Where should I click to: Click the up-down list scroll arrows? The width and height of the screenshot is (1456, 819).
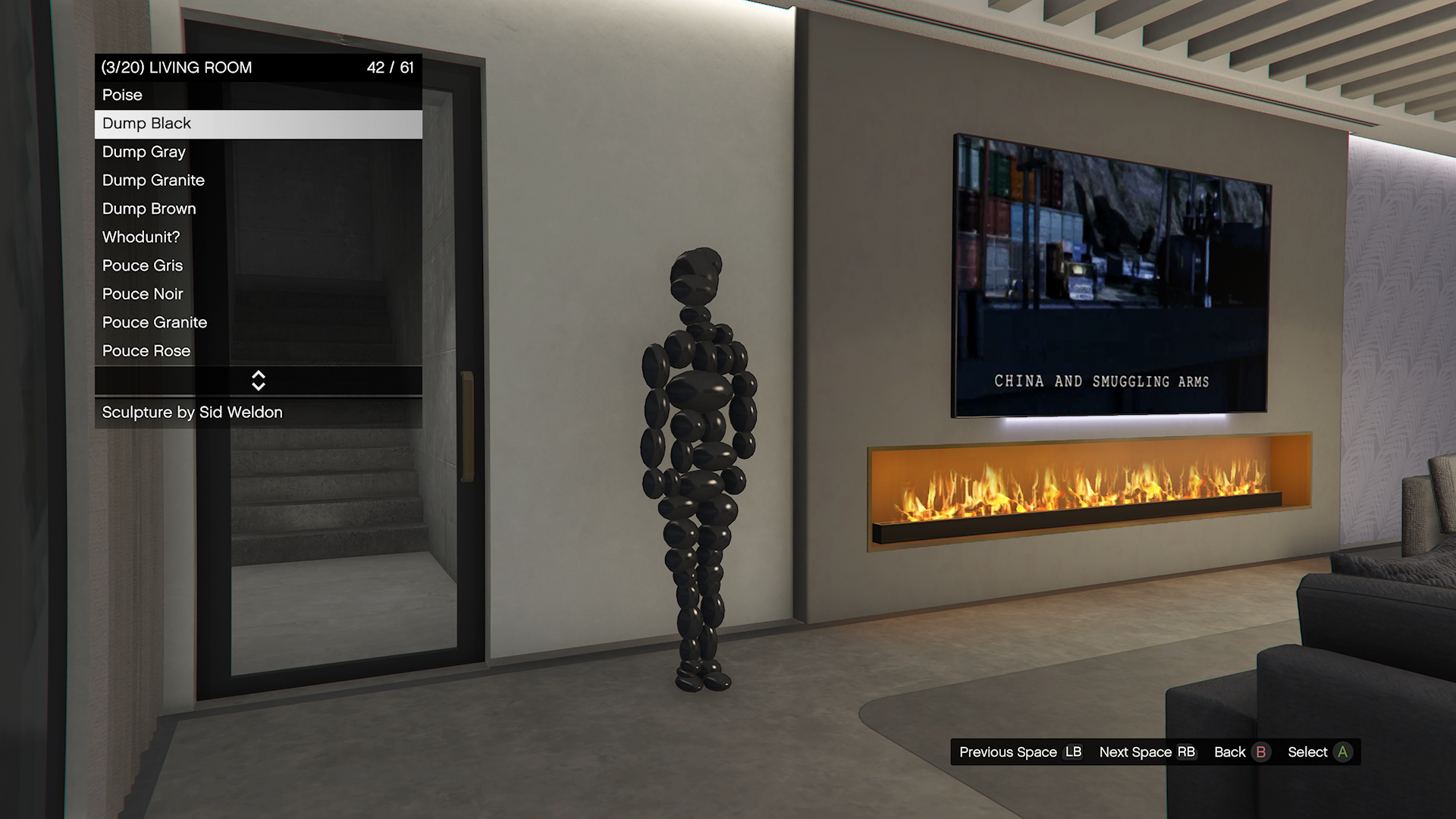[x=259, y=381]
